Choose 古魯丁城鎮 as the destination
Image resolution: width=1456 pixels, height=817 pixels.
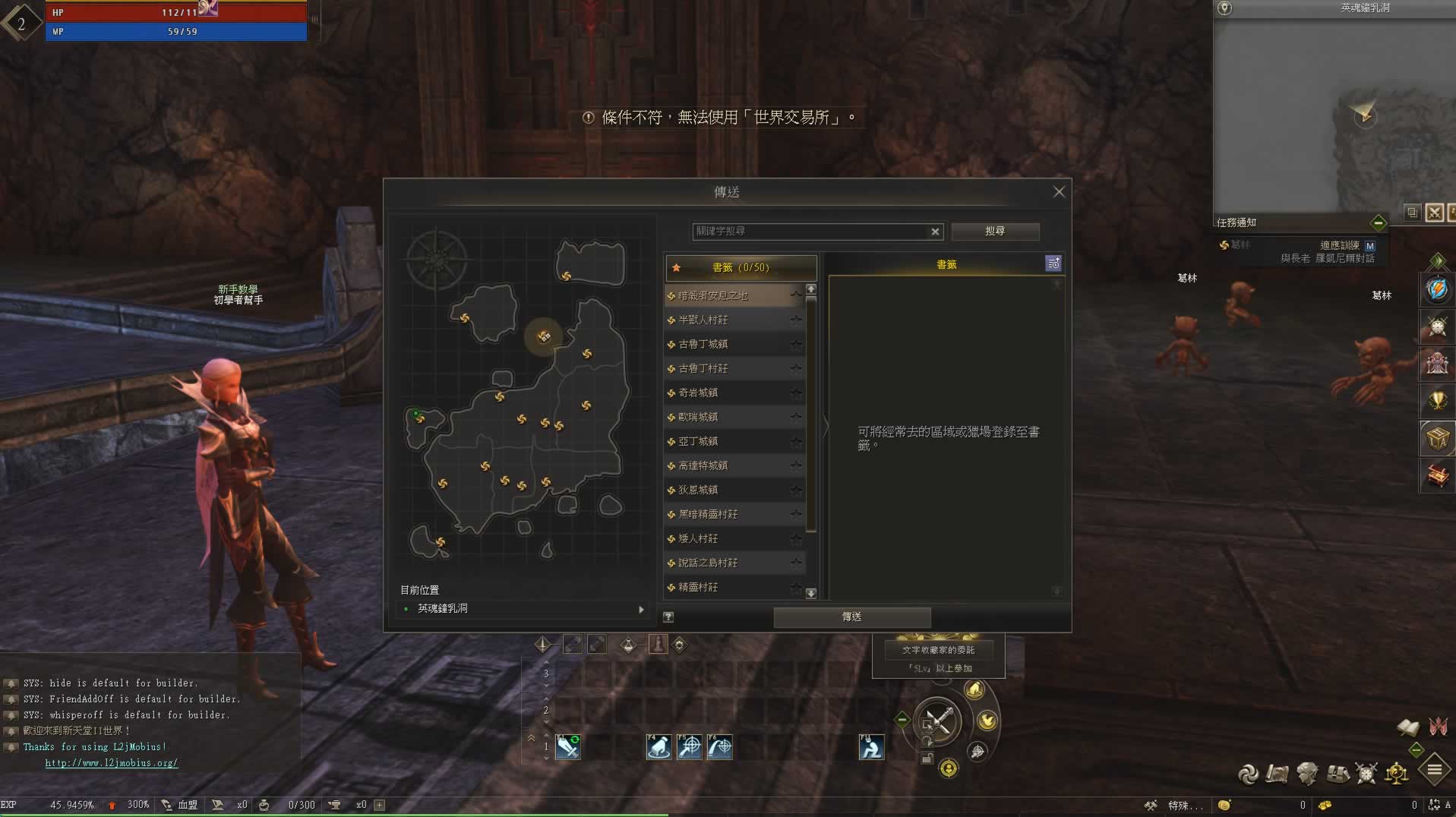(x=703, y=344)
